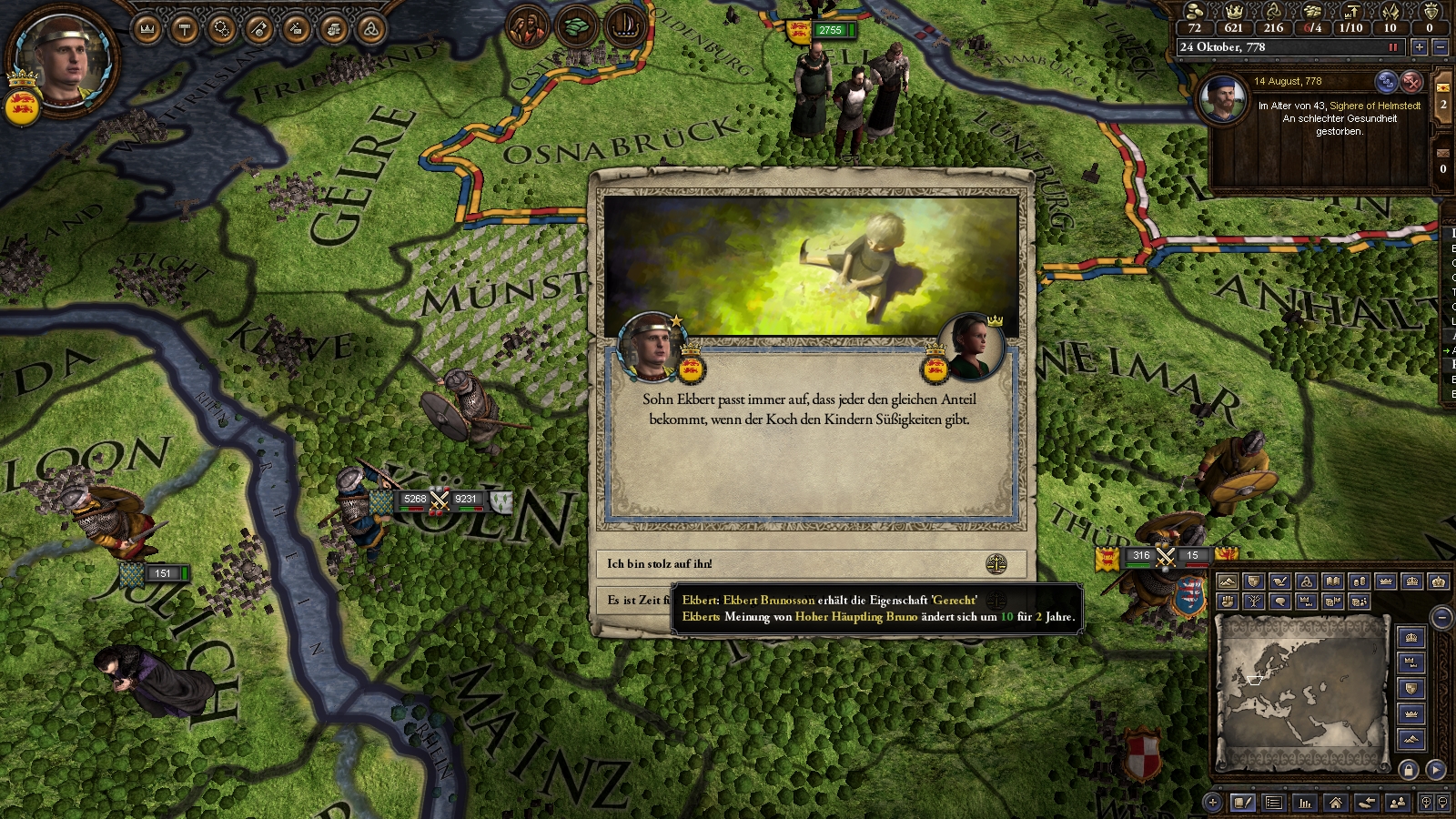The height and width of the screenshot is (819, 1456).
Task: Increase game speed with the plus button
Action: pyautogui.click(x=1420, y=47)
